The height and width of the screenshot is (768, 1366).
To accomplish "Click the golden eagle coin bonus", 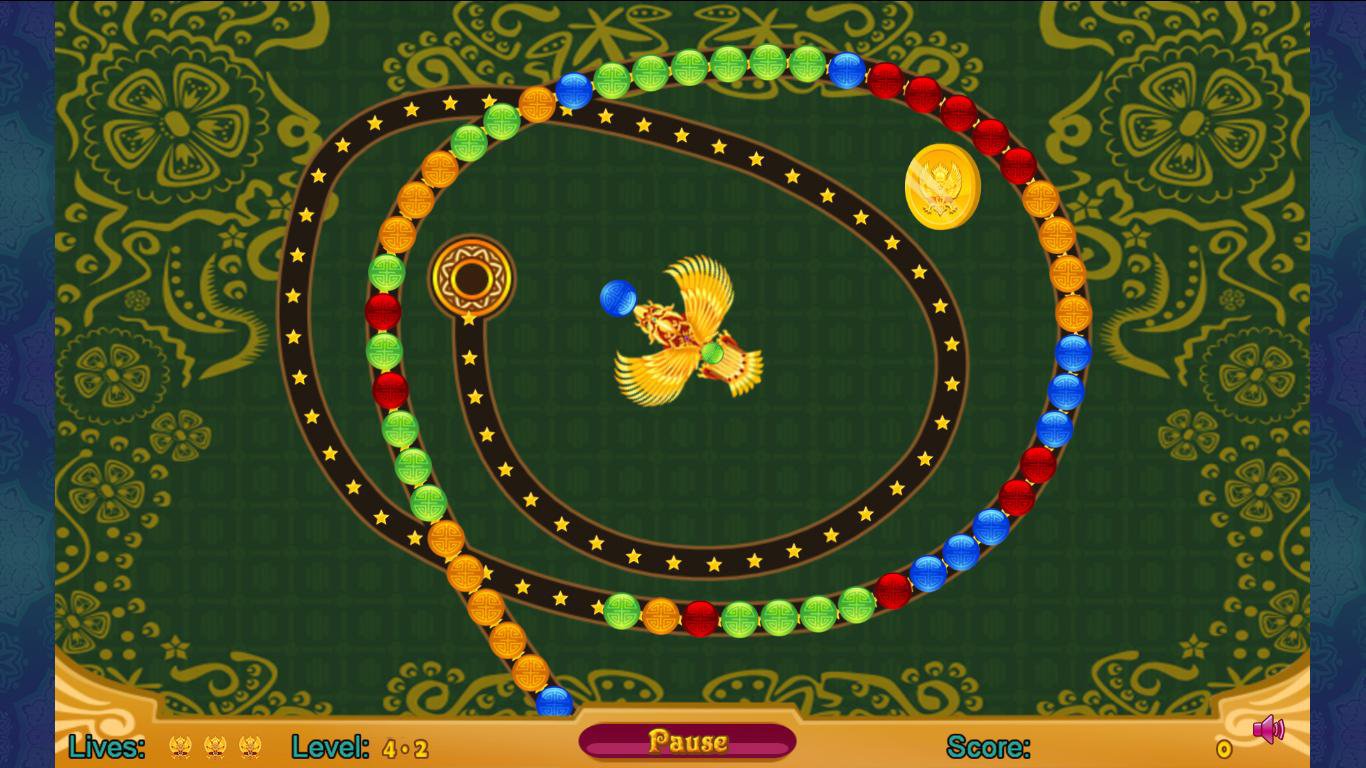I will coord(941,185).
